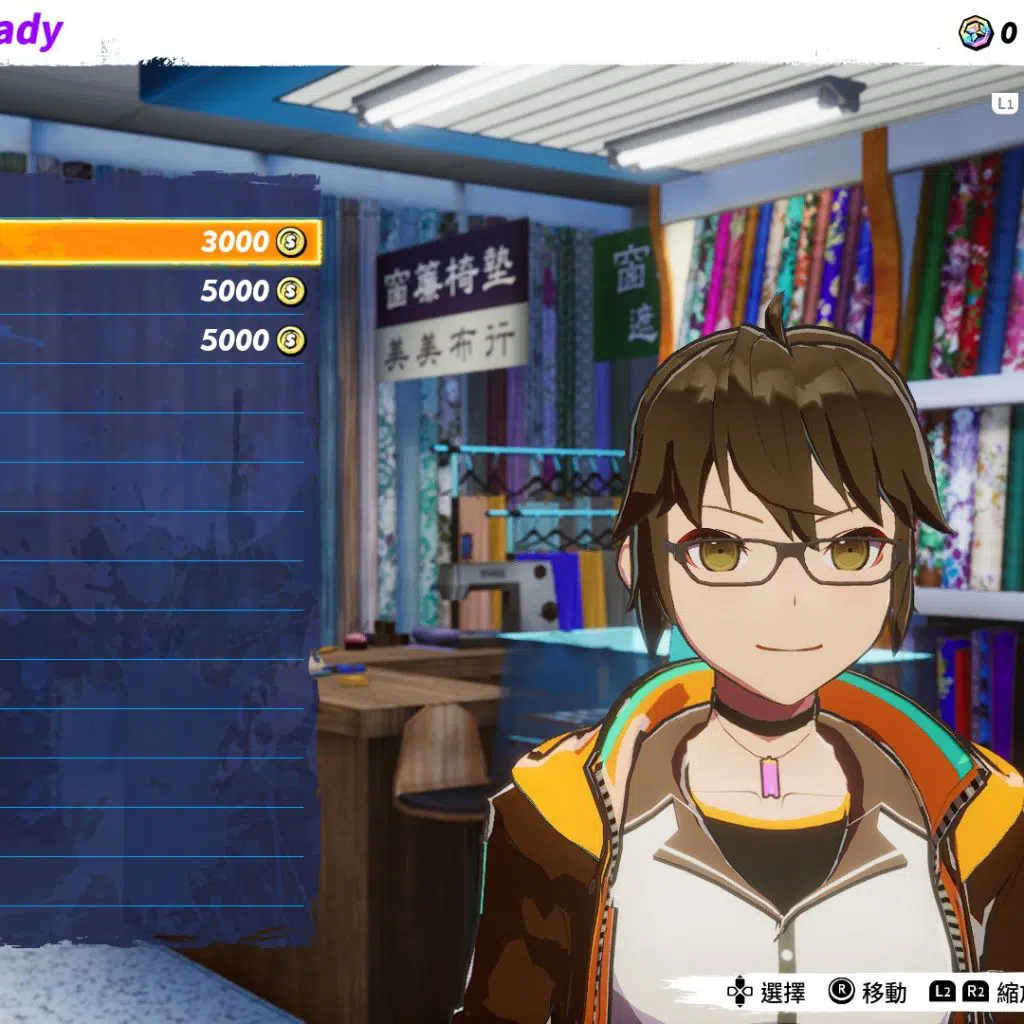Viewport: 1024px width, 1024px height.
Task: Select the highlighted 3000-coin shop item
Action: (160, 242)
